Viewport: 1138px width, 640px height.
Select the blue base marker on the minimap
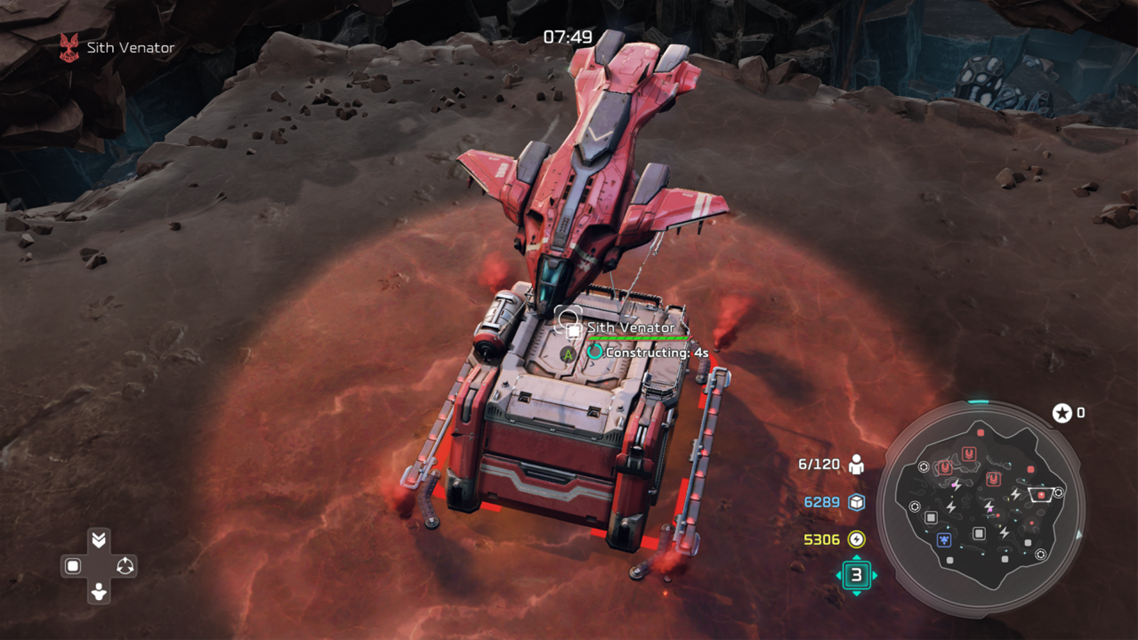(x=943, y=540)
